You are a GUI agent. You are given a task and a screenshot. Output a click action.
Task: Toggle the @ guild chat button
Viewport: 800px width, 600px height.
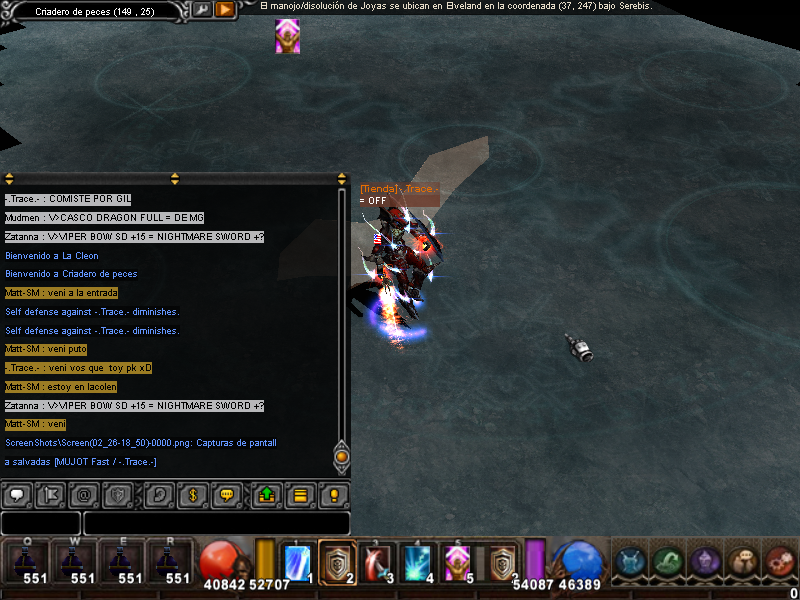(84, 494)
